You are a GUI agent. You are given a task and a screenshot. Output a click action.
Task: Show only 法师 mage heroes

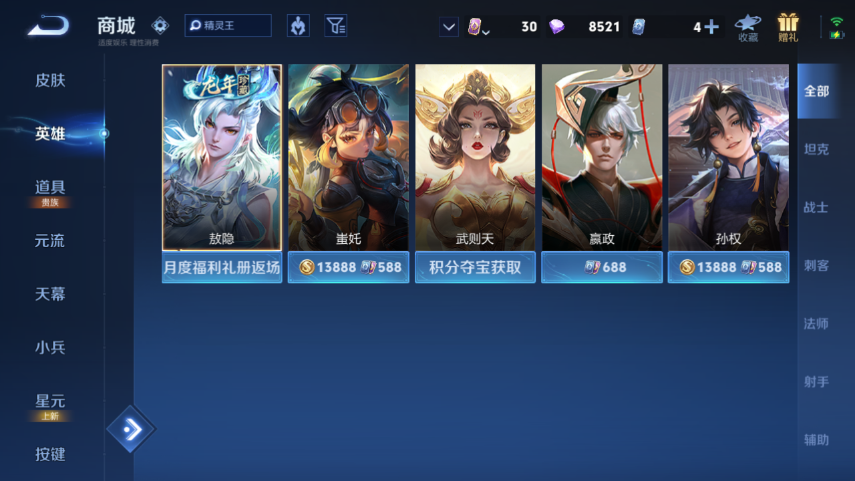pos(816,323)
